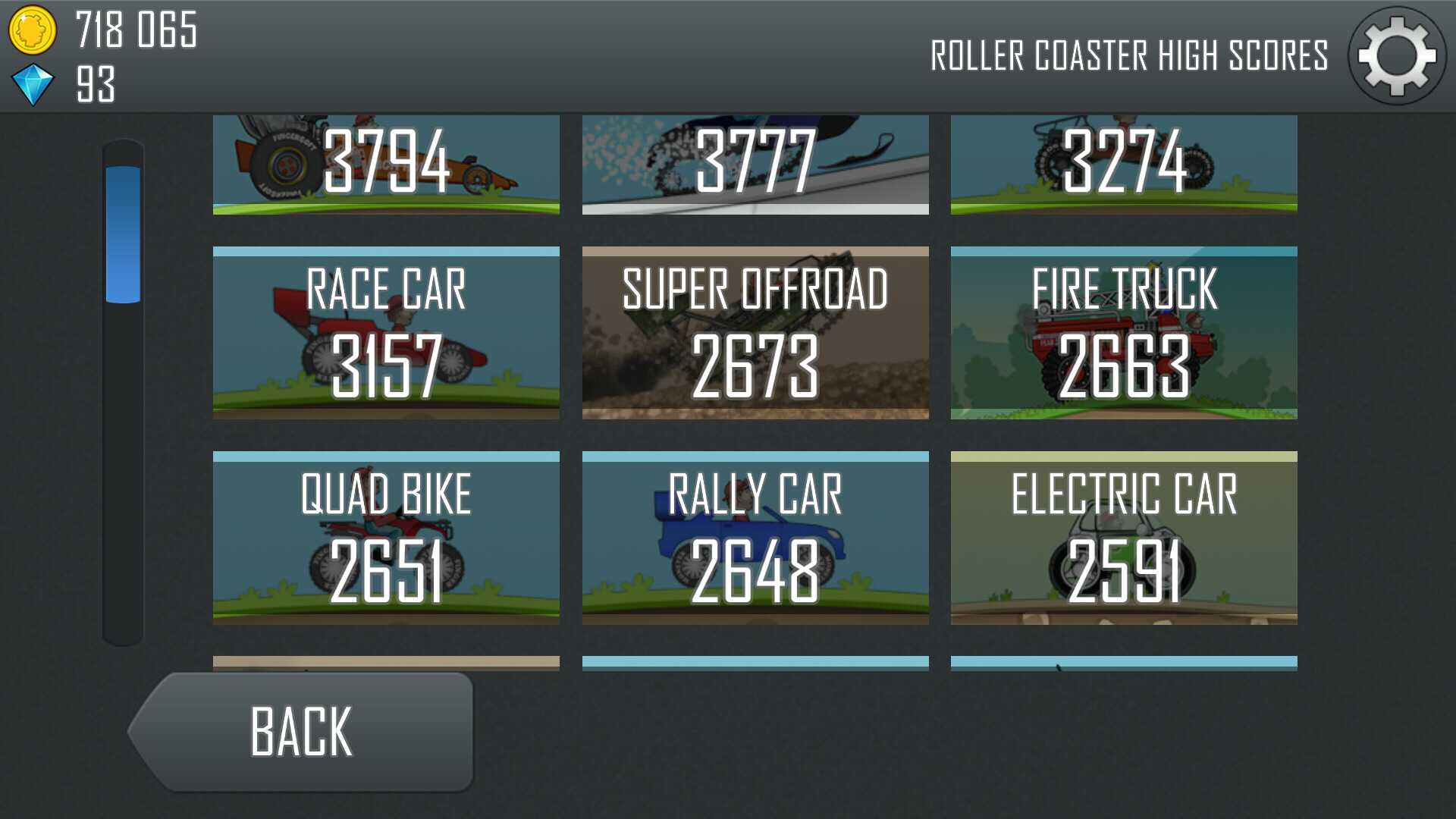Screen dimensions: 1456x819
Task: Select the Race Car high score tile
Action: tap(386, 333)
